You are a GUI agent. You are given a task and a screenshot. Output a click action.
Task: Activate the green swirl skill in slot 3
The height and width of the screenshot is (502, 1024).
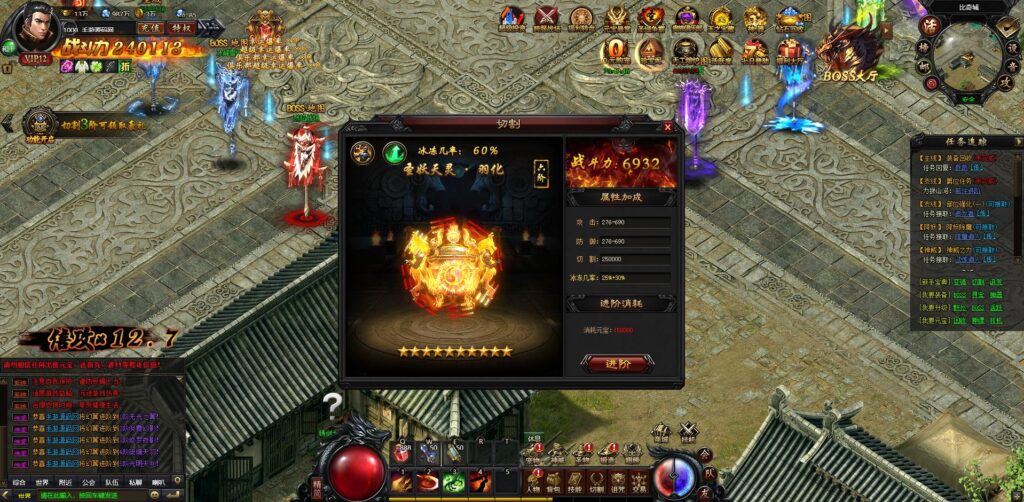(x=456, y=481)
